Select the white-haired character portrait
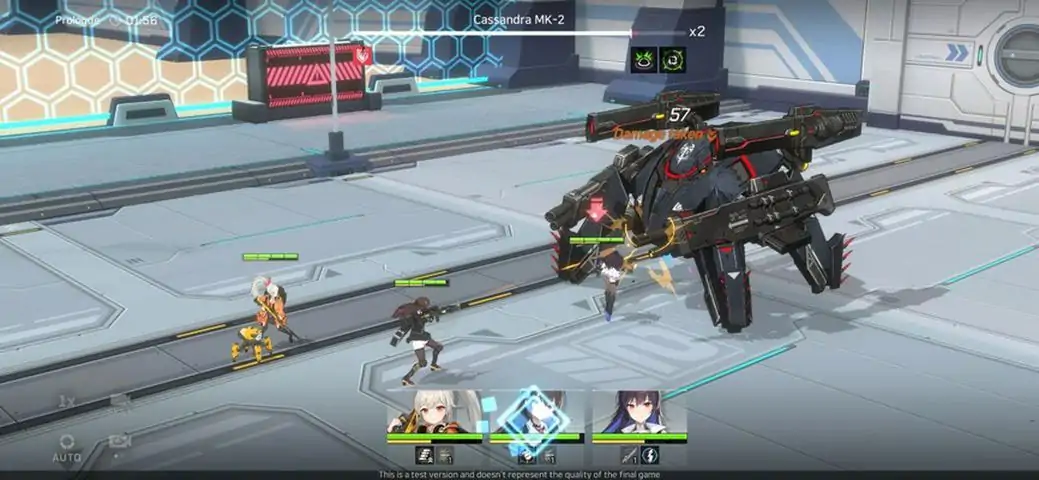This screenshot has width=1039, height=480. (434, 412)
